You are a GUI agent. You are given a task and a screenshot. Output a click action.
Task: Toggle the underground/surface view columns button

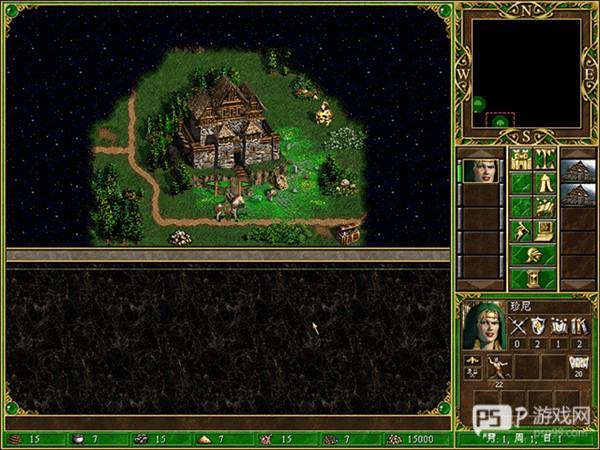(x=545, y=159)
